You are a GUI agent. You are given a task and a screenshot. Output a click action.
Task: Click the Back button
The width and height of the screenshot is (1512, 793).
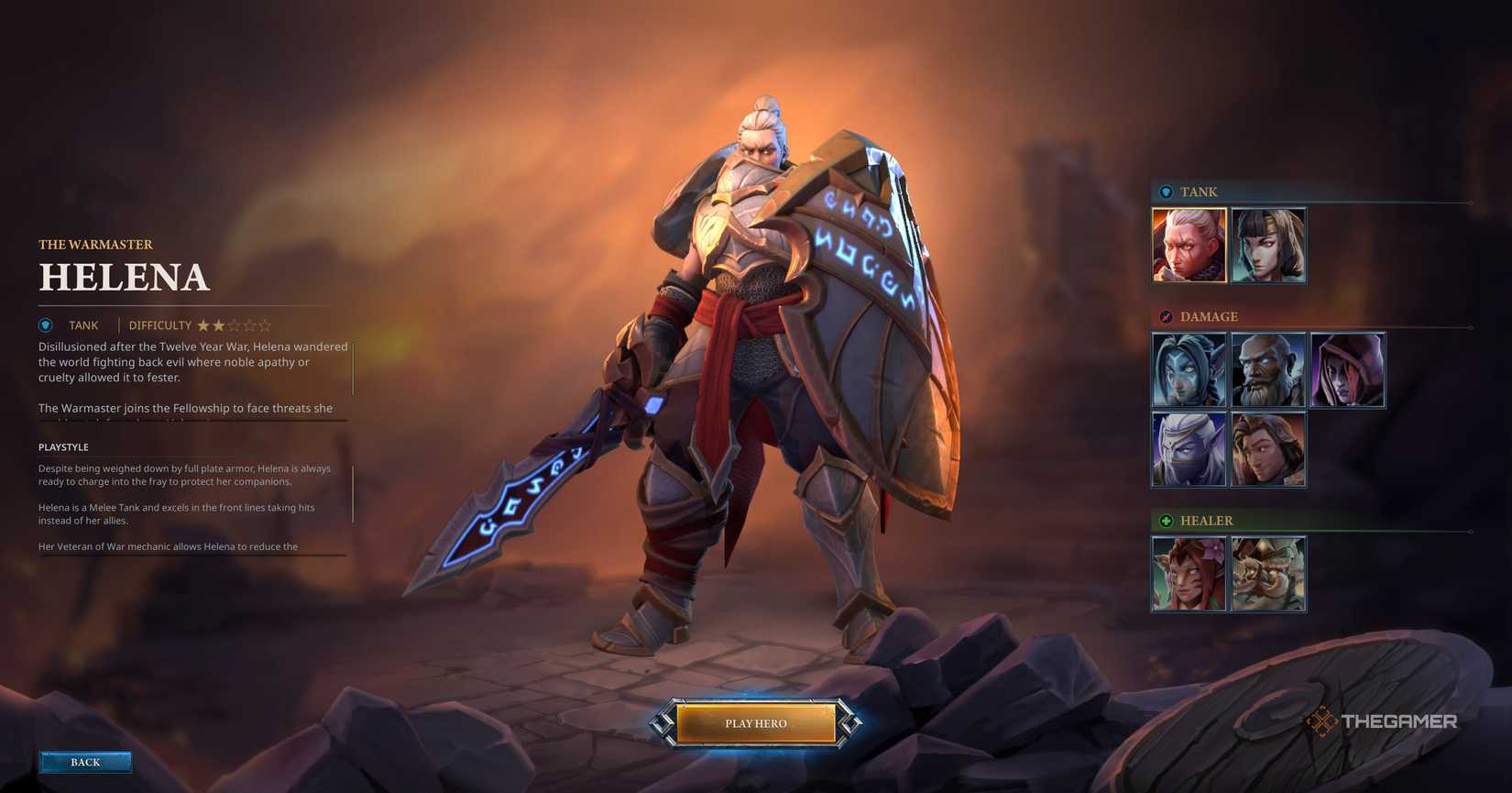85,762
